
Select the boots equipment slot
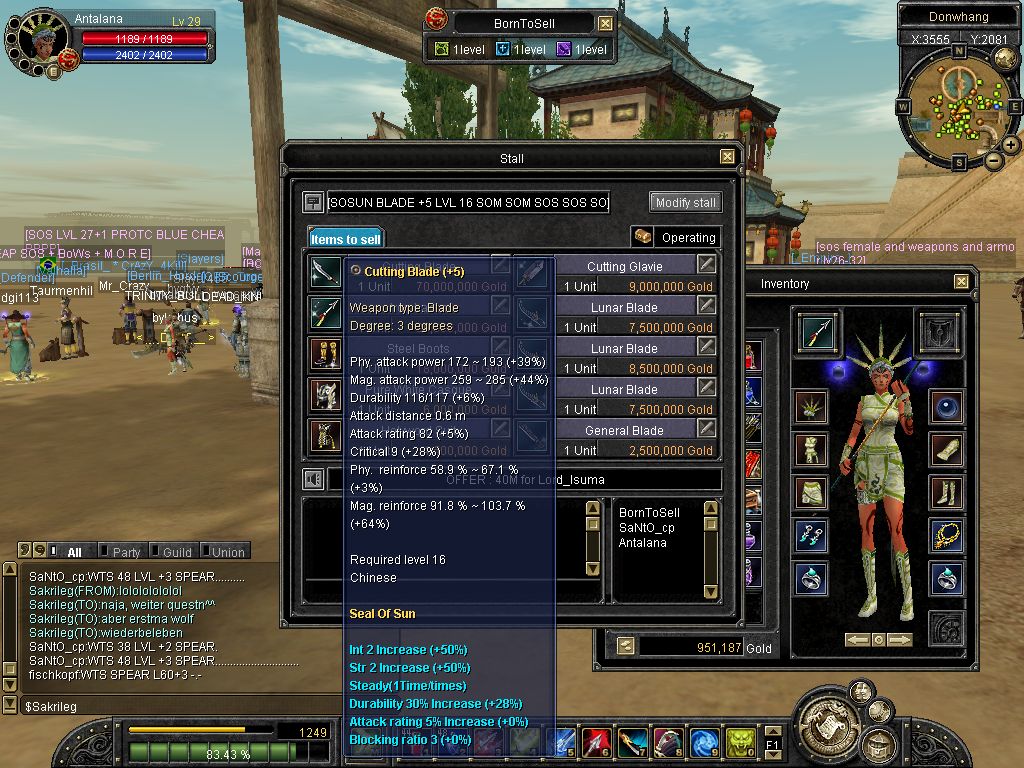pyautogui.click(x=946, y=492)
